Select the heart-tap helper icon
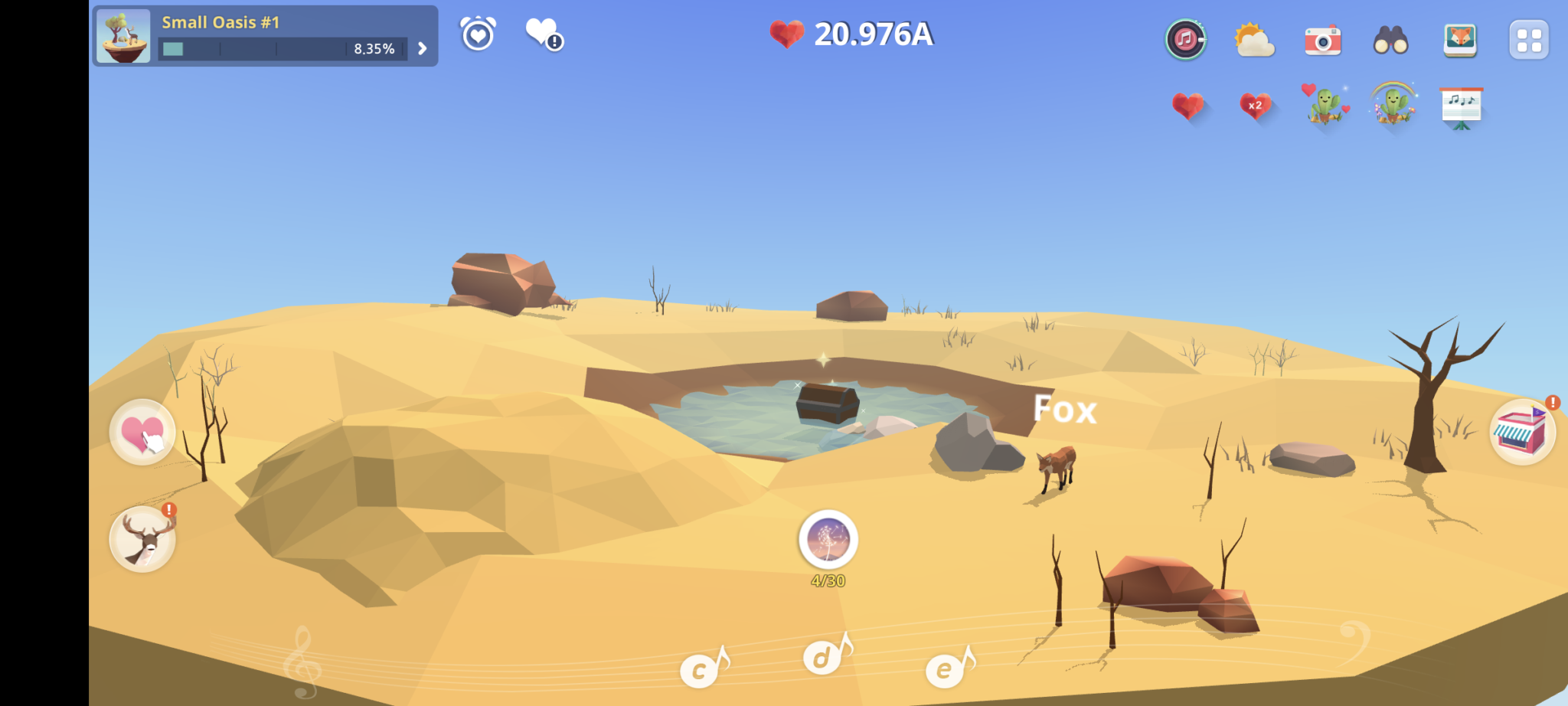The image size is (1568, 706). pyautogui.click(x=142, y=433)
